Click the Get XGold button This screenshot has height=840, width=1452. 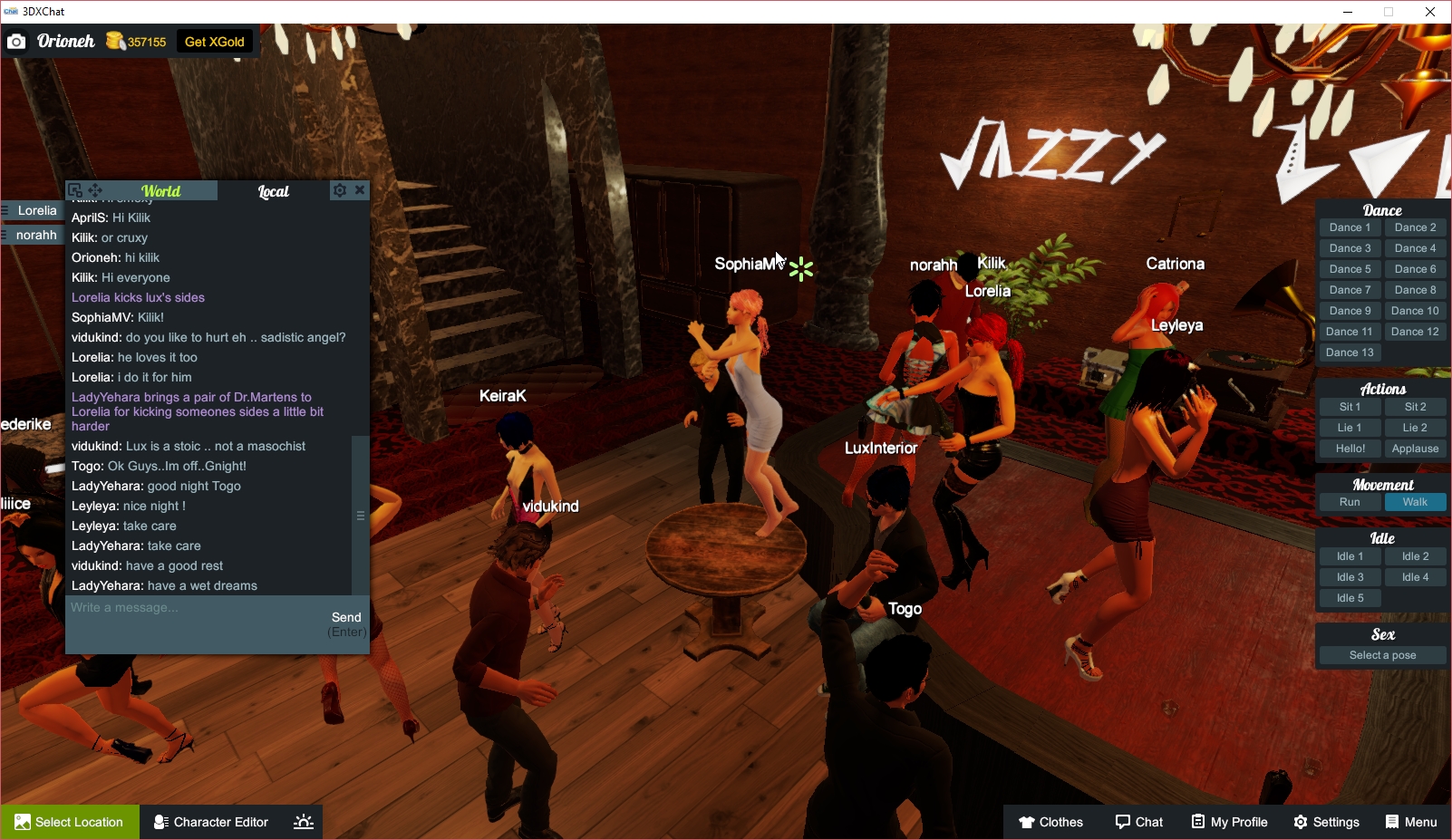[214, 41]
